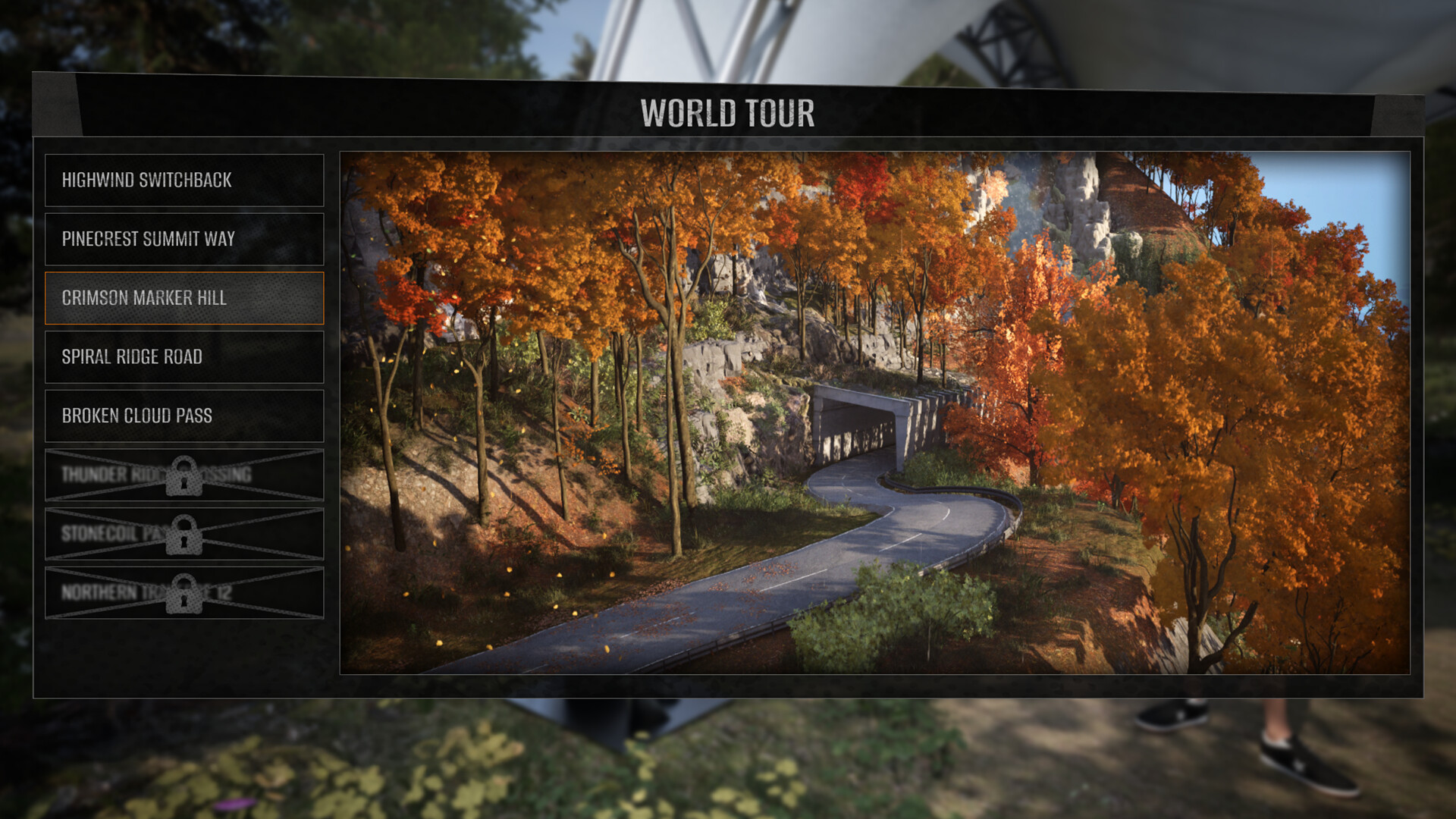Open Crimson Marker Hill entry

184,298
